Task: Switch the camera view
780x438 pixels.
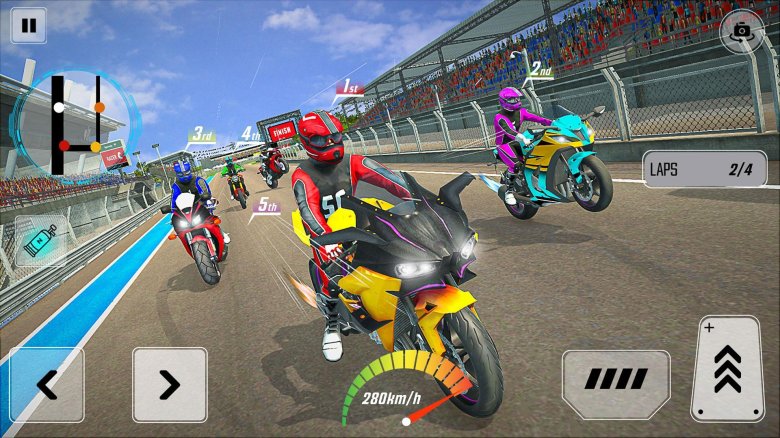Action: 742,31
